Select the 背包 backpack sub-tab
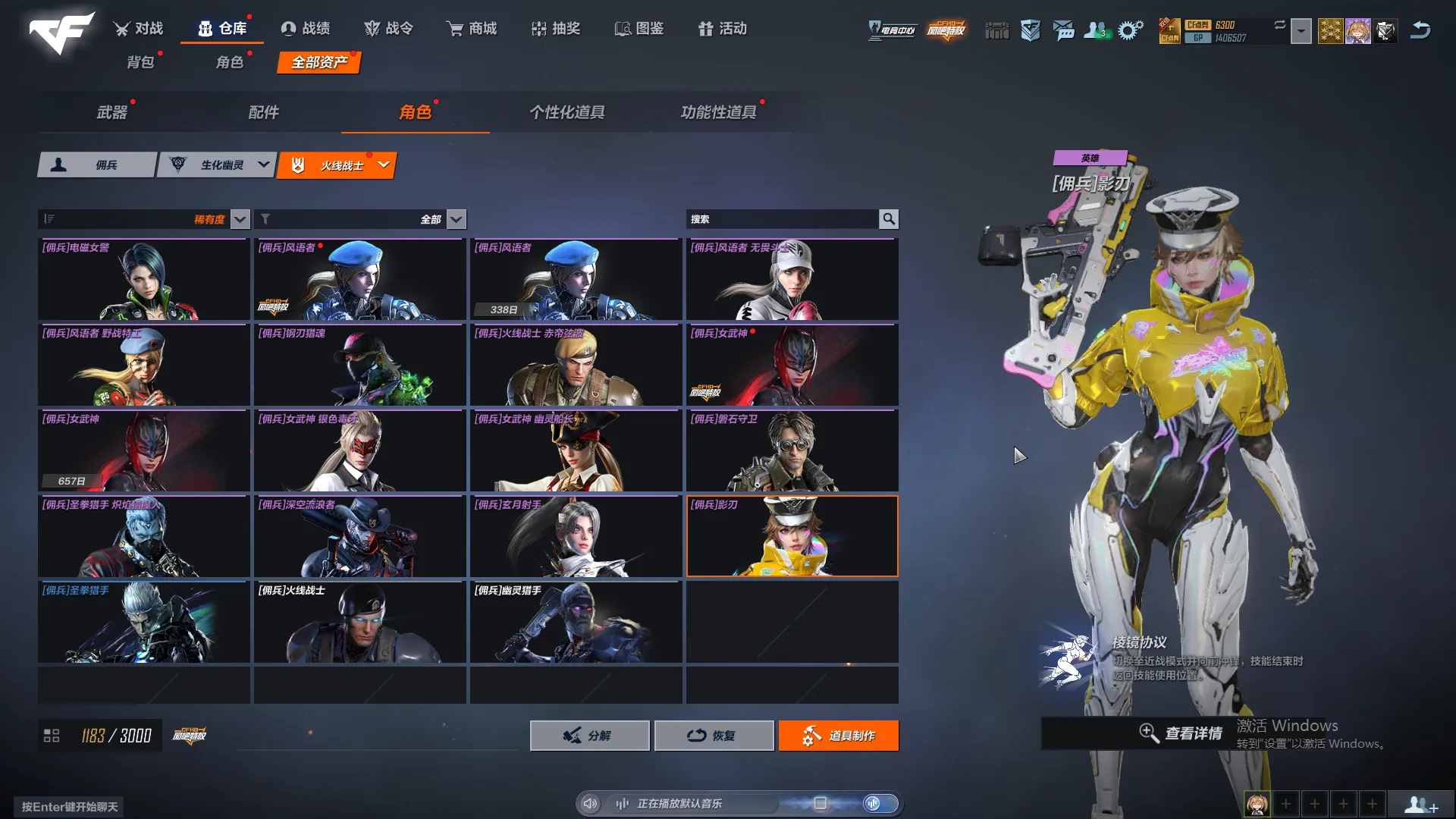The image size is (1456, 819). point(140,62)
